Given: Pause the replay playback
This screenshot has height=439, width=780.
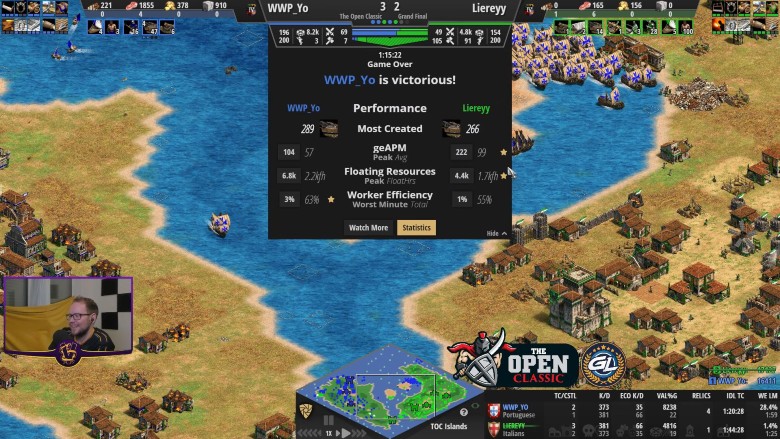Looking at the screenshot, I should [x=328, y=420].
